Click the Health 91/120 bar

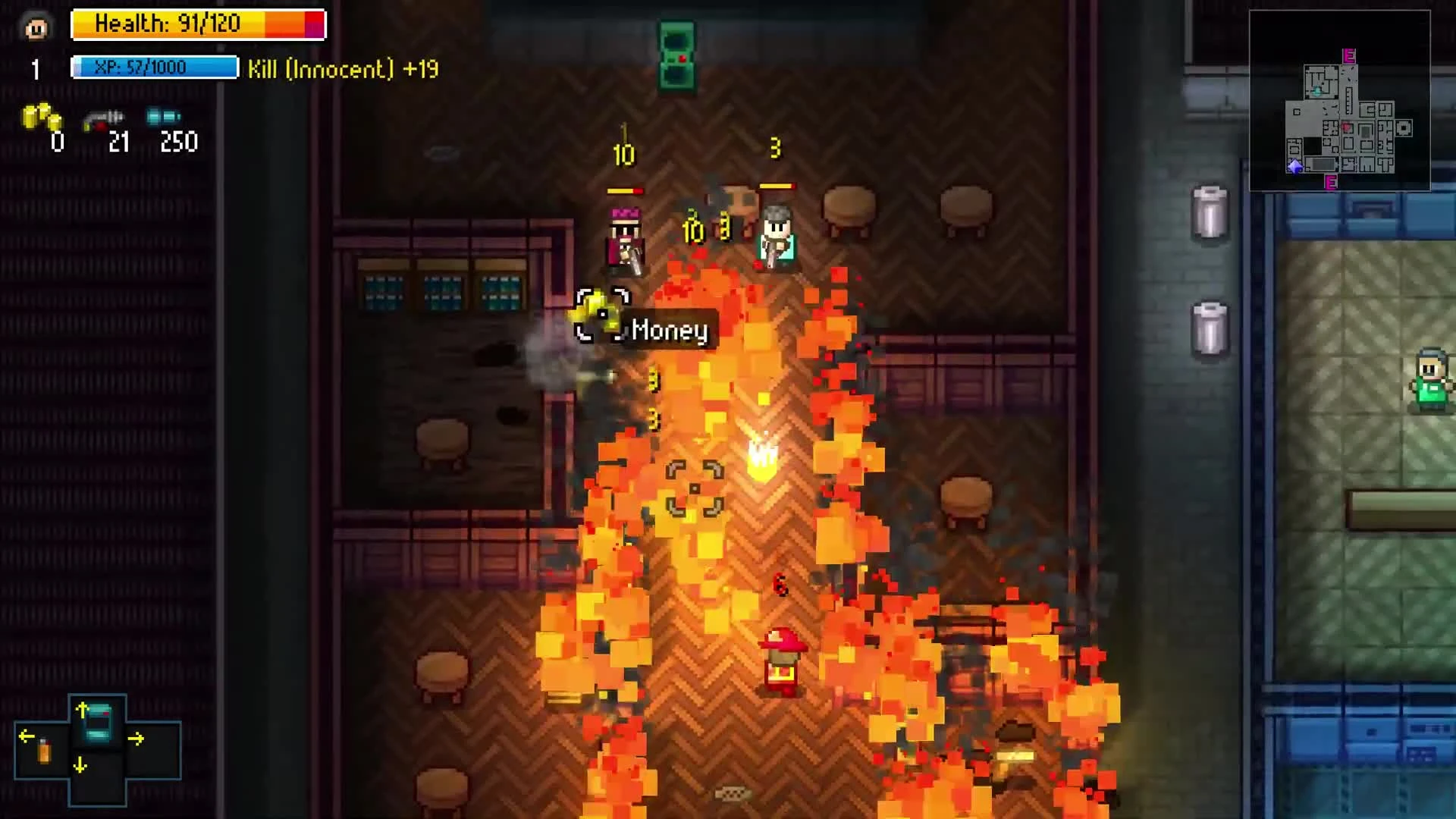(199, 24)
